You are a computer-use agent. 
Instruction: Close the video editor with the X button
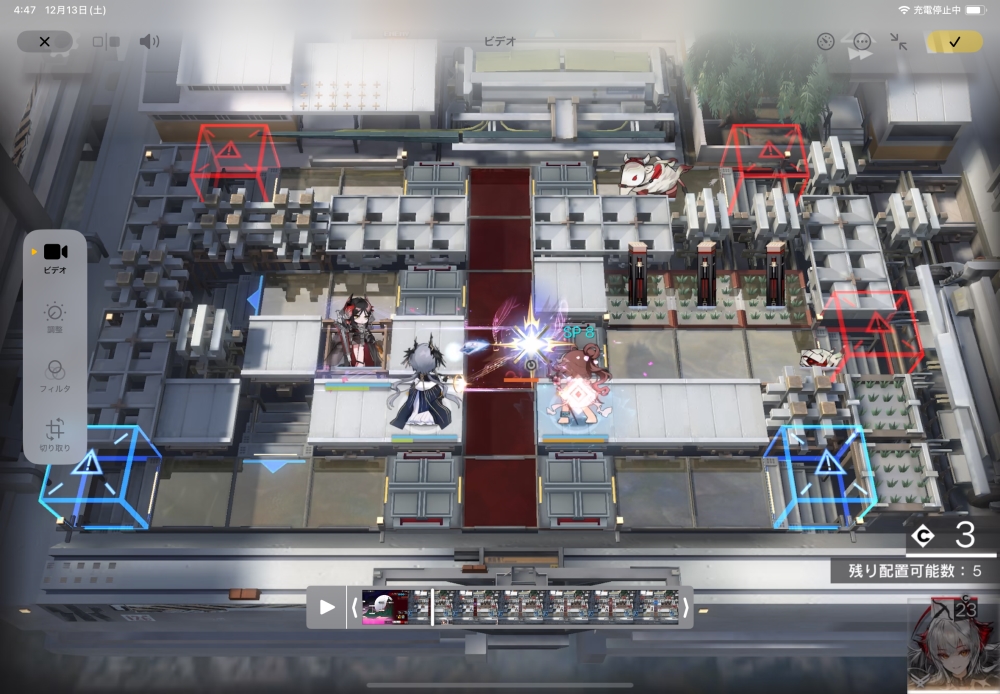(45, 42)
